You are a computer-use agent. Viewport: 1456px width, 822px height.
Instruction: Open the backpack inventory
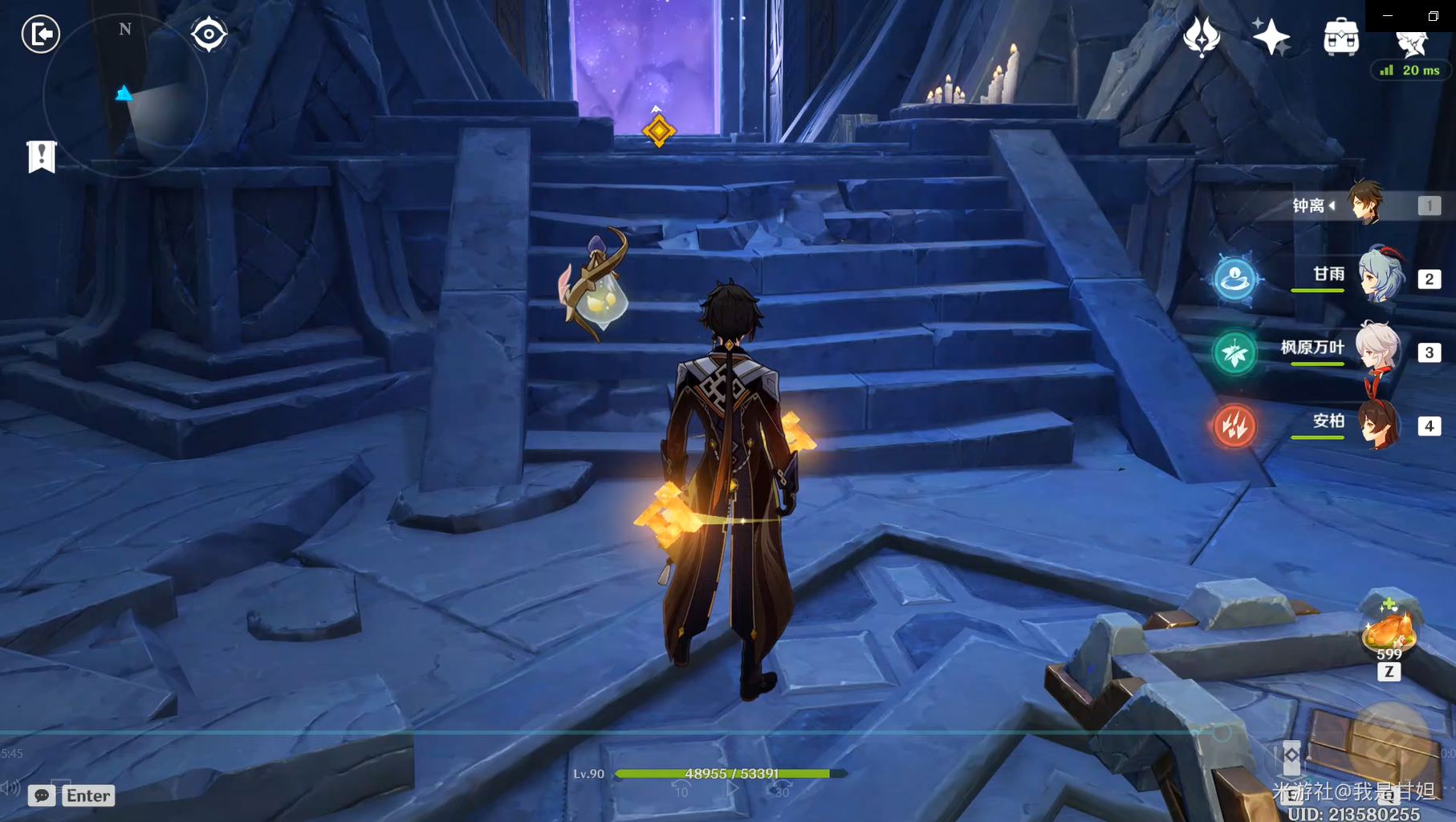[x=1340, y=37]
